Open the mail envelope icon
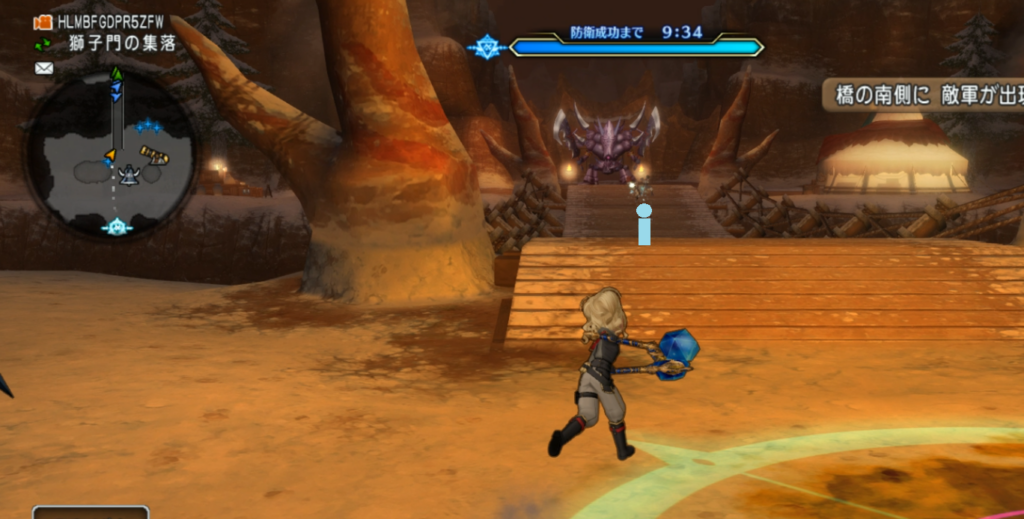 coord(44,68)
